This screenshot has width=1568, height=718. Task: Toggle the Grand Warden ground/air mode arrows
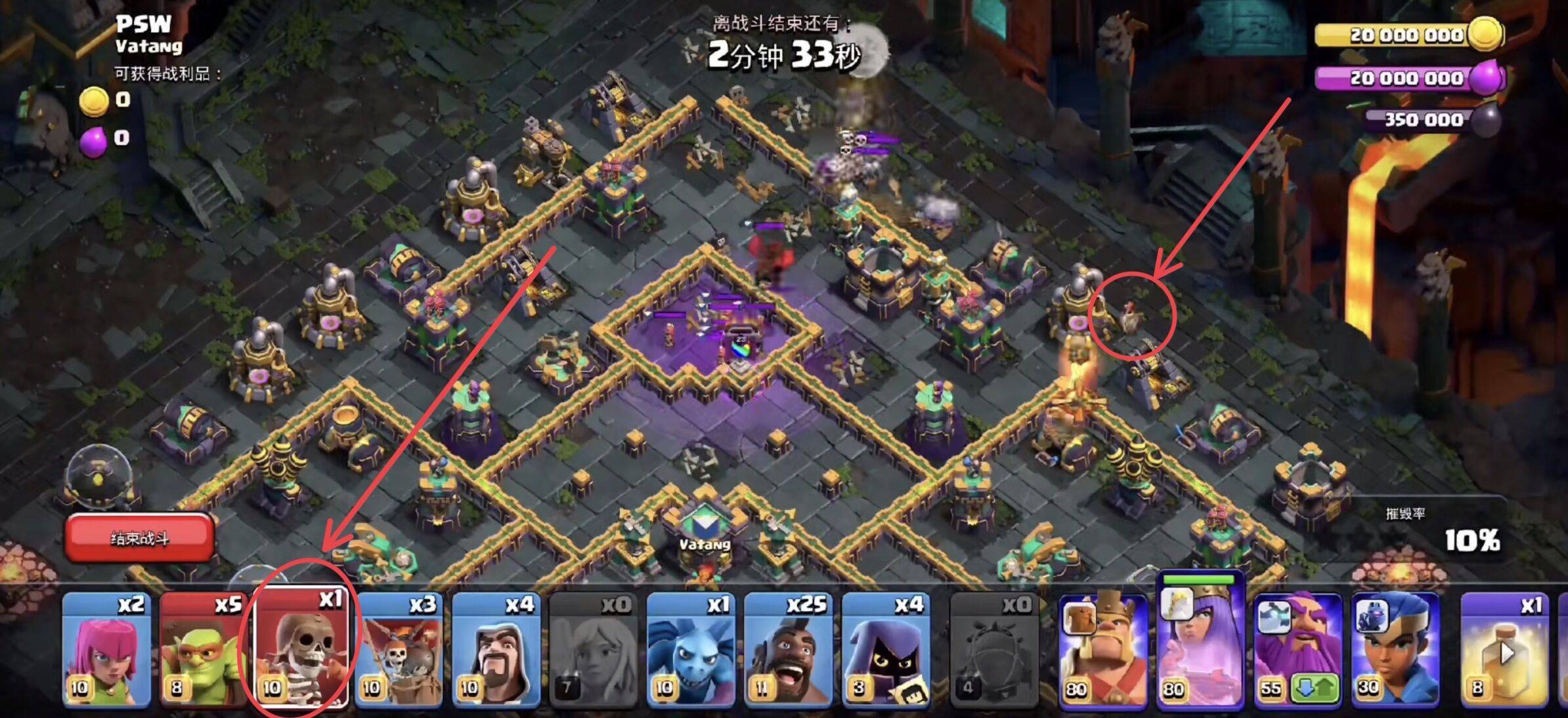[x=1315, y=688]
